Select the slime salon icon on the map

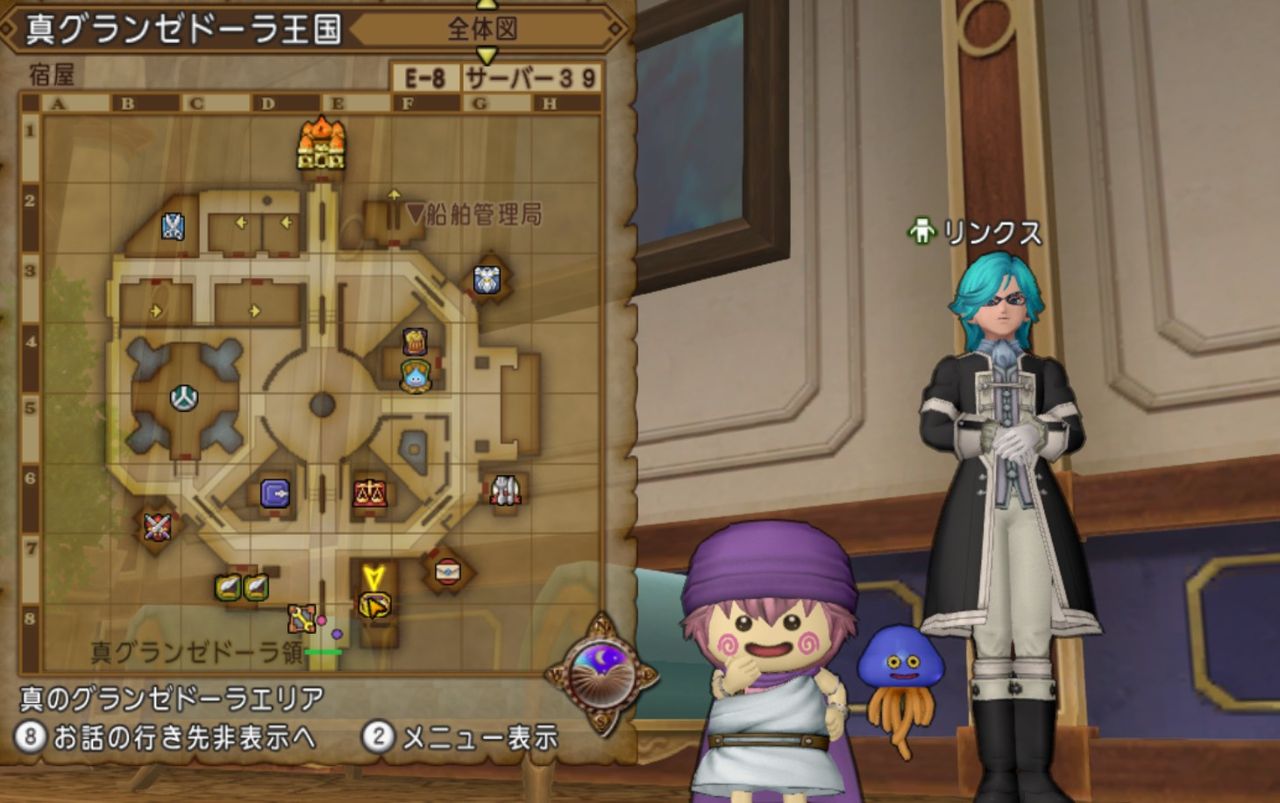click(x=416, y=380)
